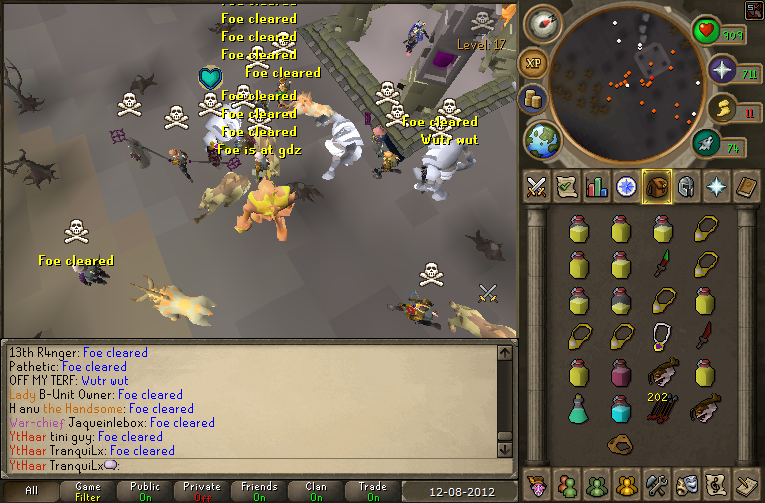This screenshot has width=765, height=503.
Task: Open the Prayer star tab
Action: point(717,187)
